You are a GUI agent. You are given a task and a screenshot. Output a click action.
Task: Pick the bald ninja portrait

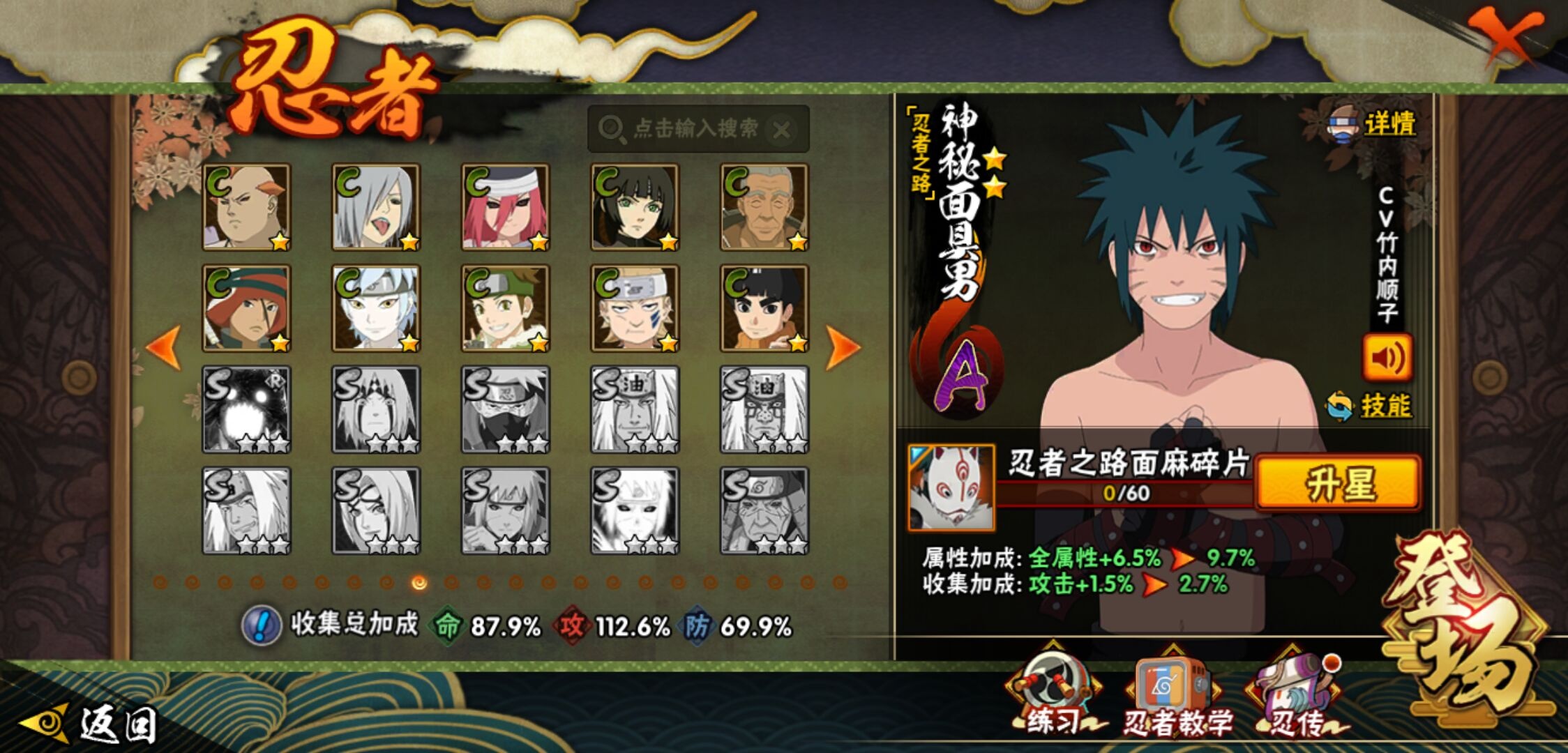(246, 207)
